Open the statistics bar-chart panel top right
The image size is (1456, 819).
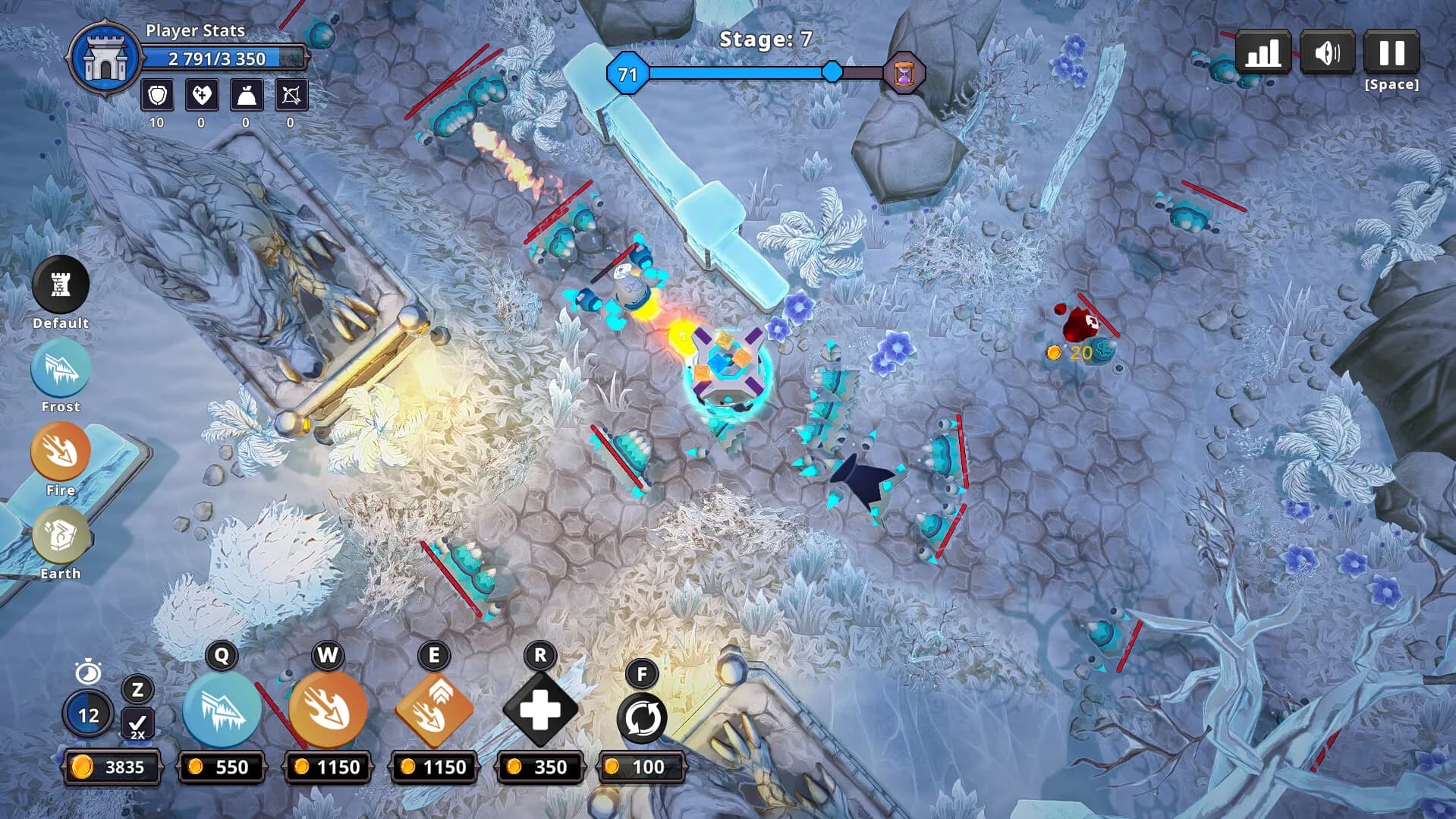(1262, 53)
